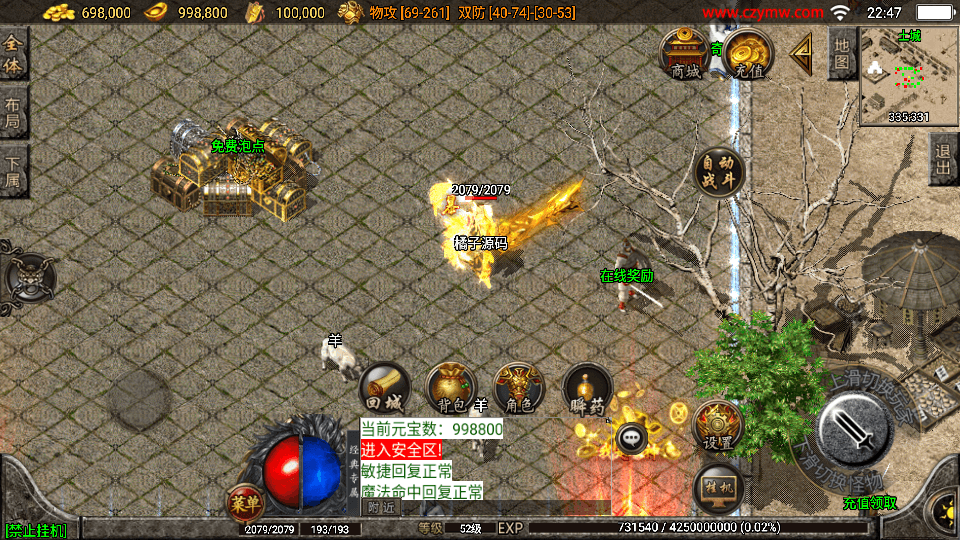Use the 瞬药 instant potion
This screenshot has height=540, width=960.
587,390
